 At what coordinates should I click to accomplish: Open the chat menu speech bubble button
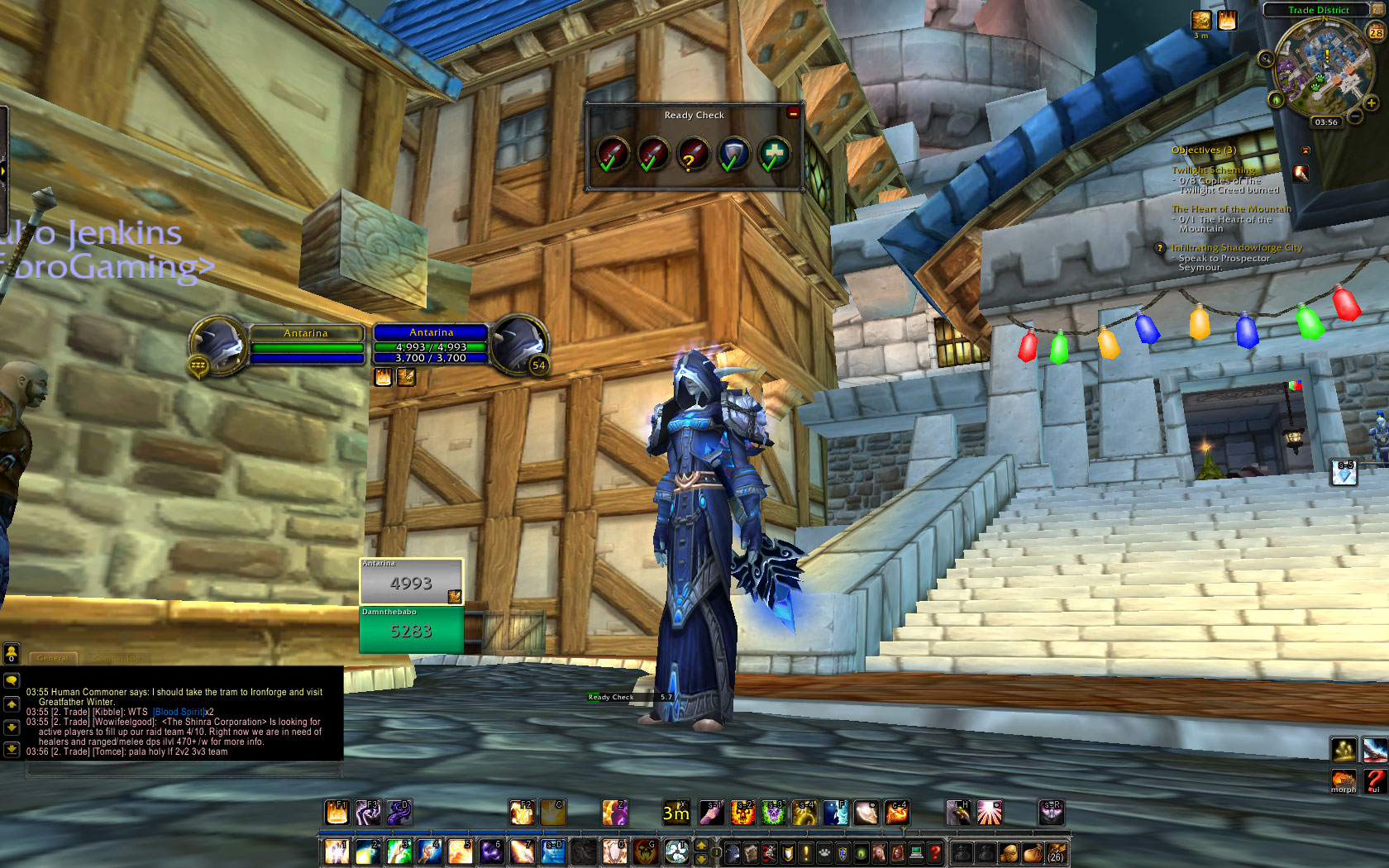tap(12, 680)
